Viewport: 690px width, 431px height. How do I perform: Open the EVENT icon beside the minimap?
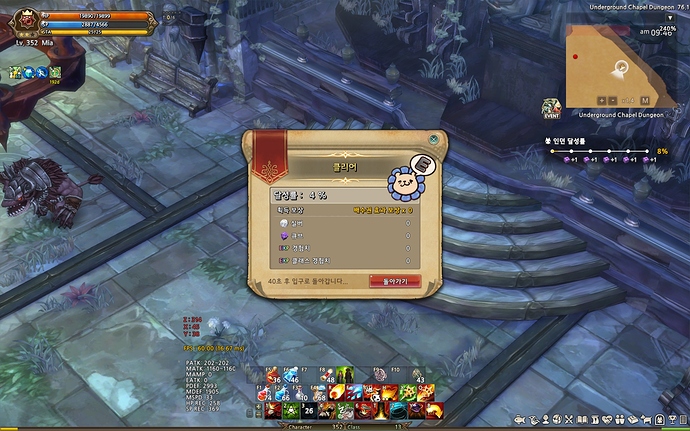[x=551, y=108]
